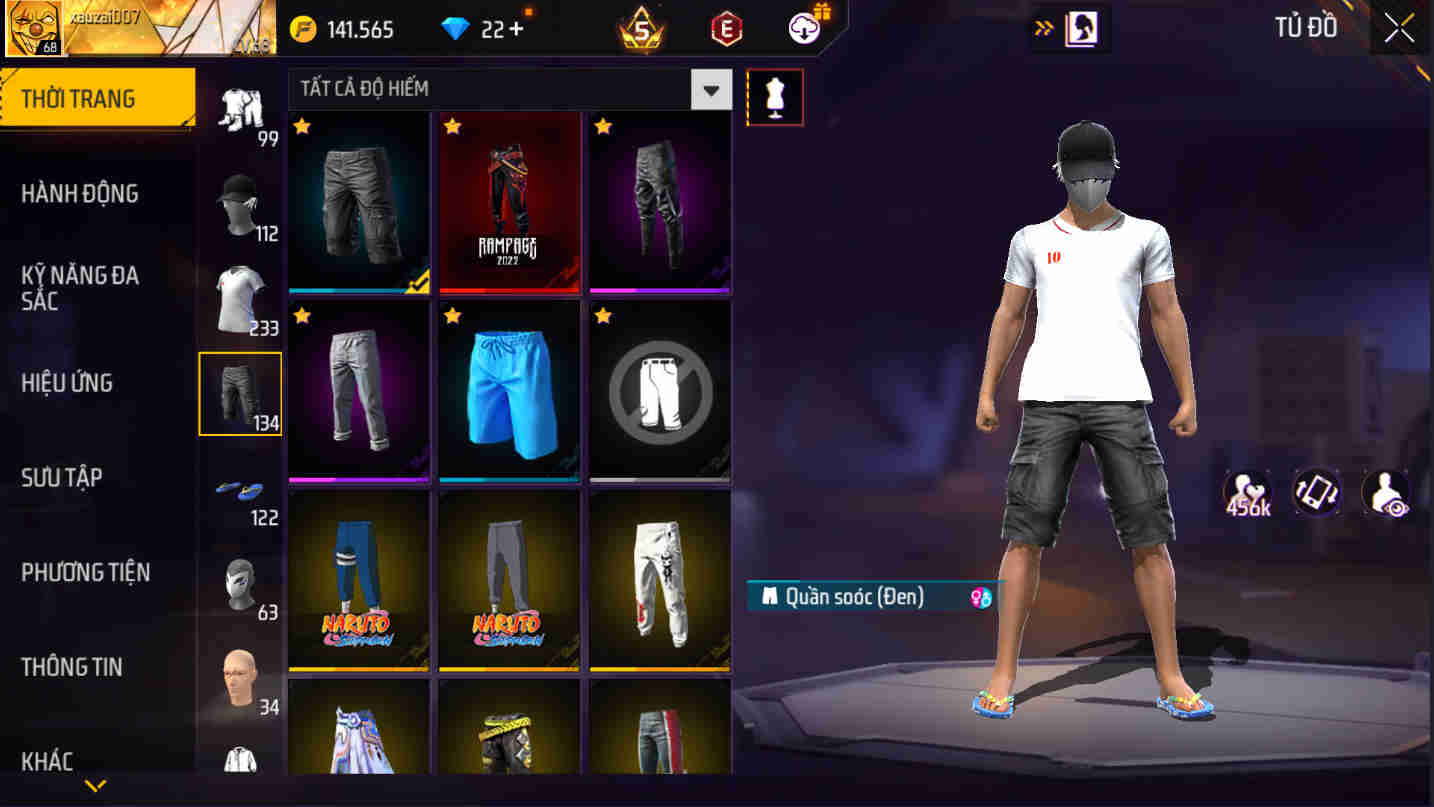Screen dimensions: 1434x807
Task: Select the shirt category in sidebar
Action: coord(240,293)
